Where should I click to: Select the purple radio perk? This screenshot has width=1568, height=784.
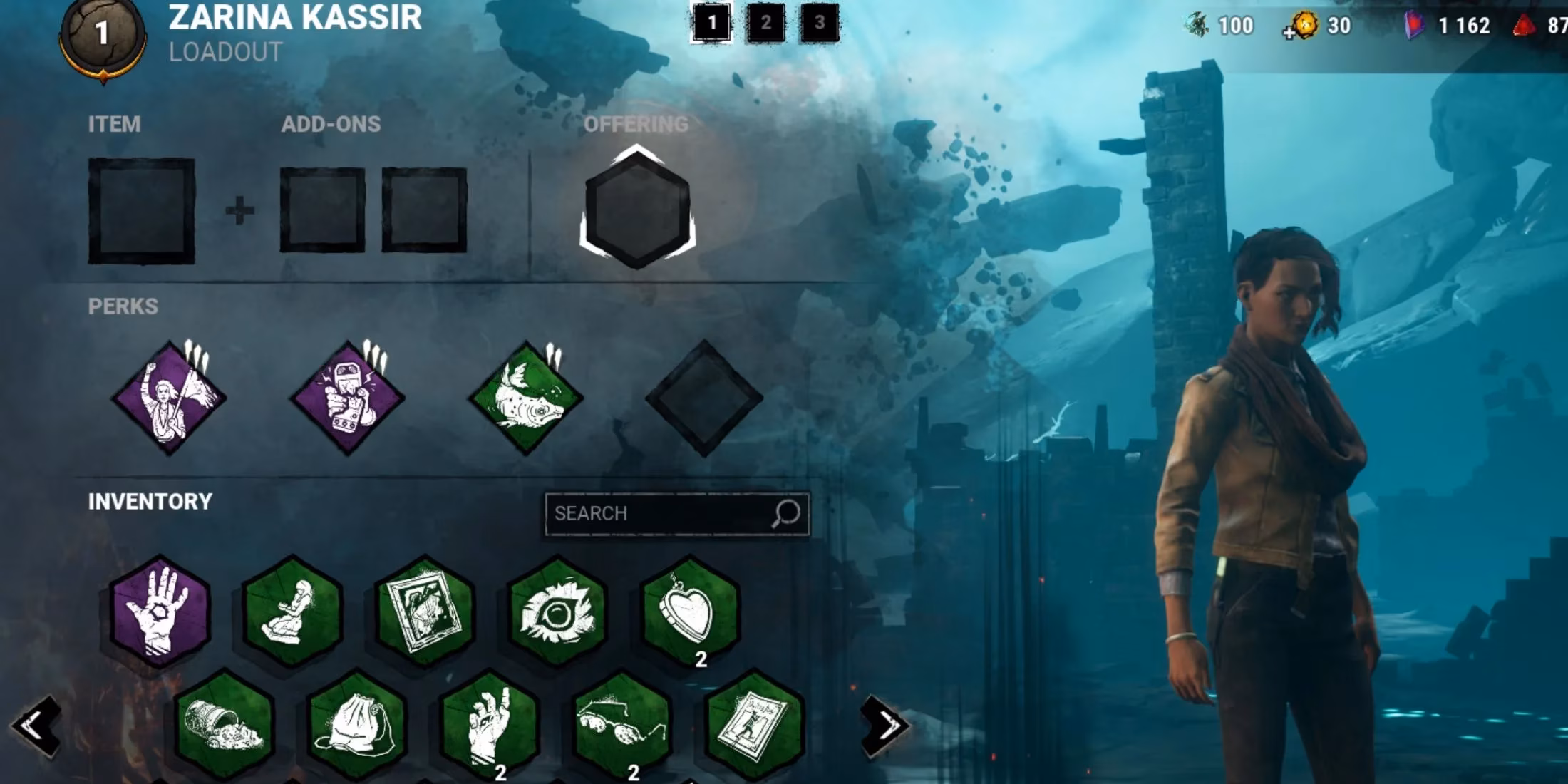coord(348,398)
